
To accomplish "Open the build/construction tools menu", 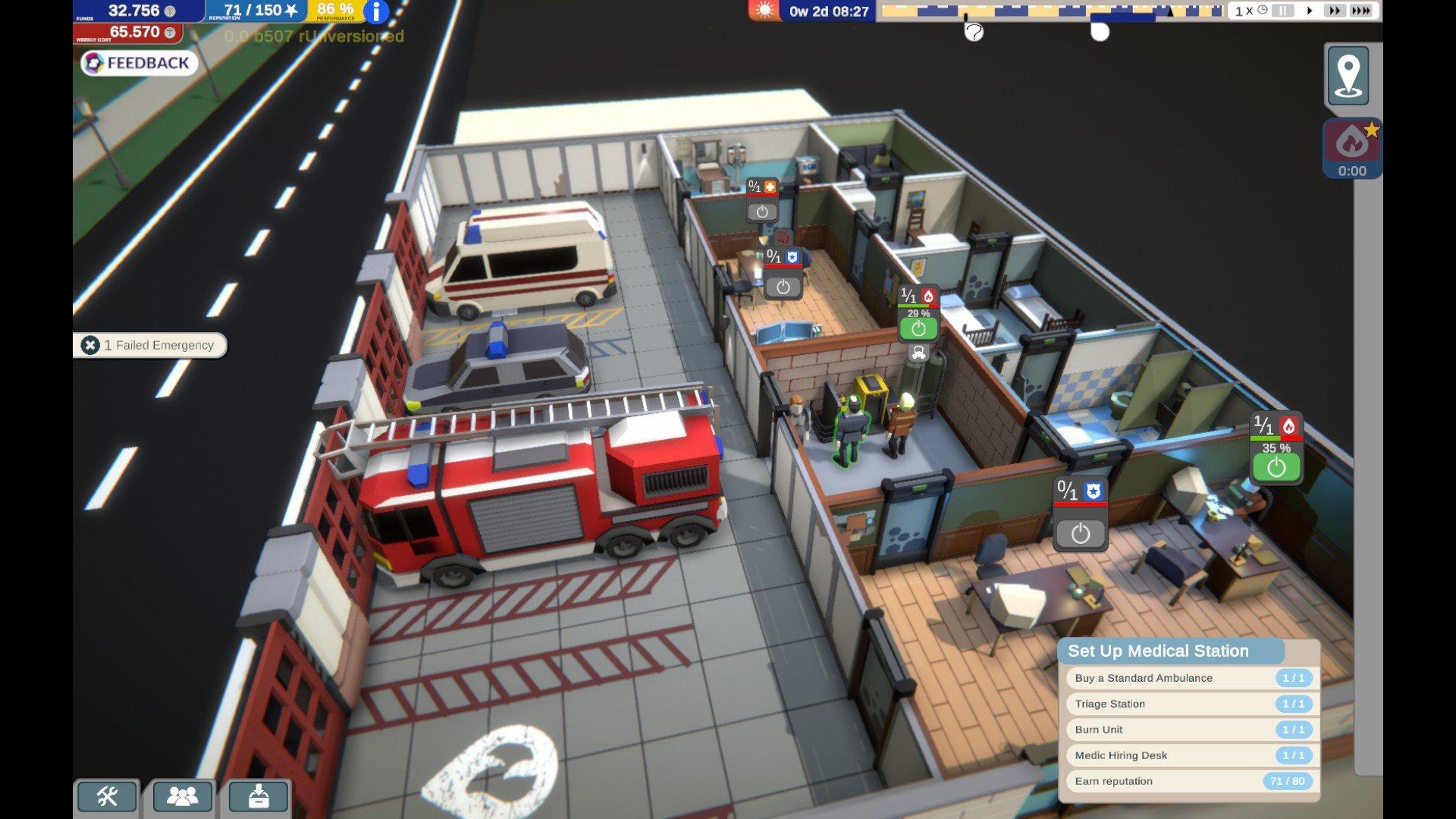I will click(x=106, y=796).
